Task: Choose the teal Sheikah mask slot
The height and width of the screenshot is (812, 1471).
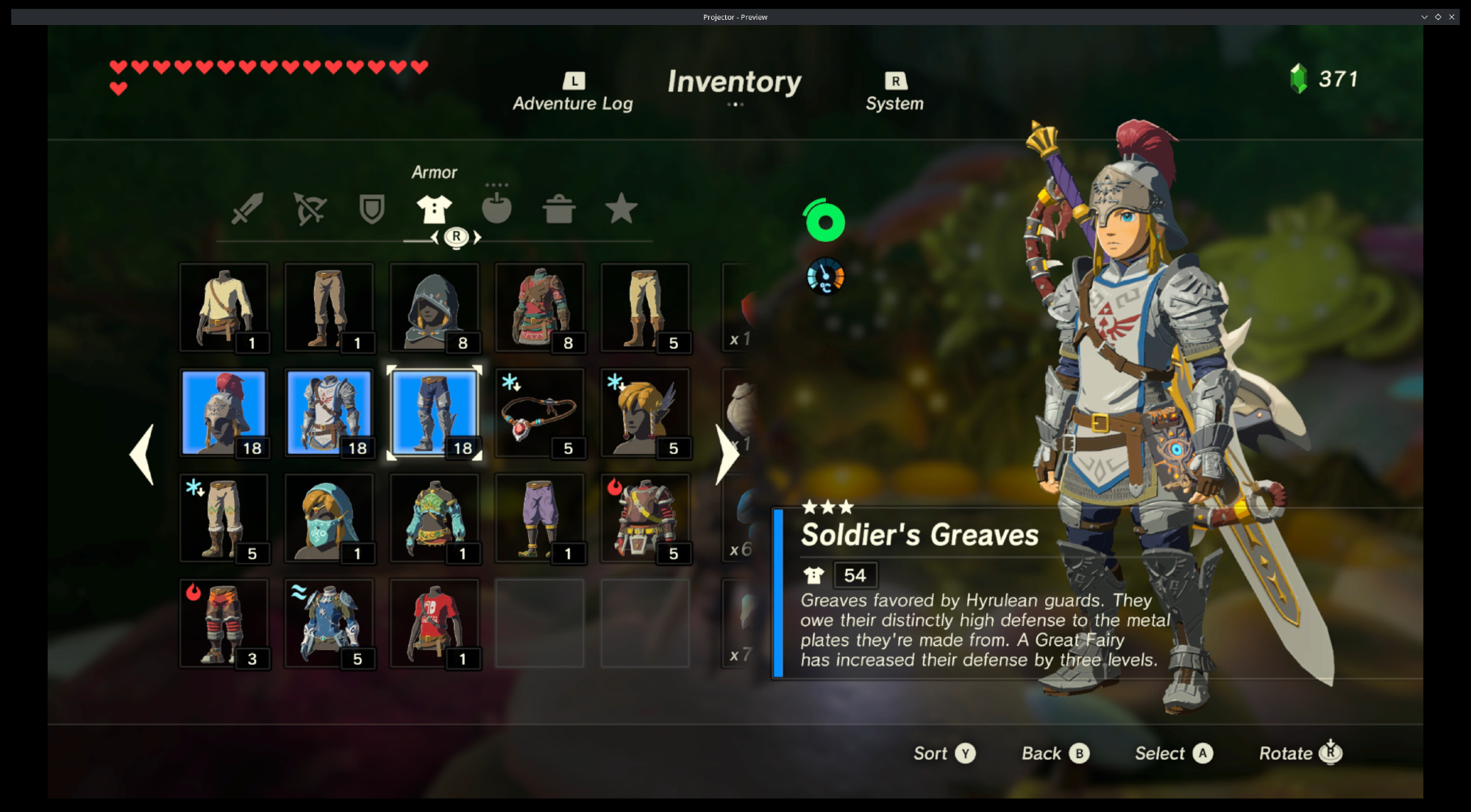Action: click(x=329, y=518)
